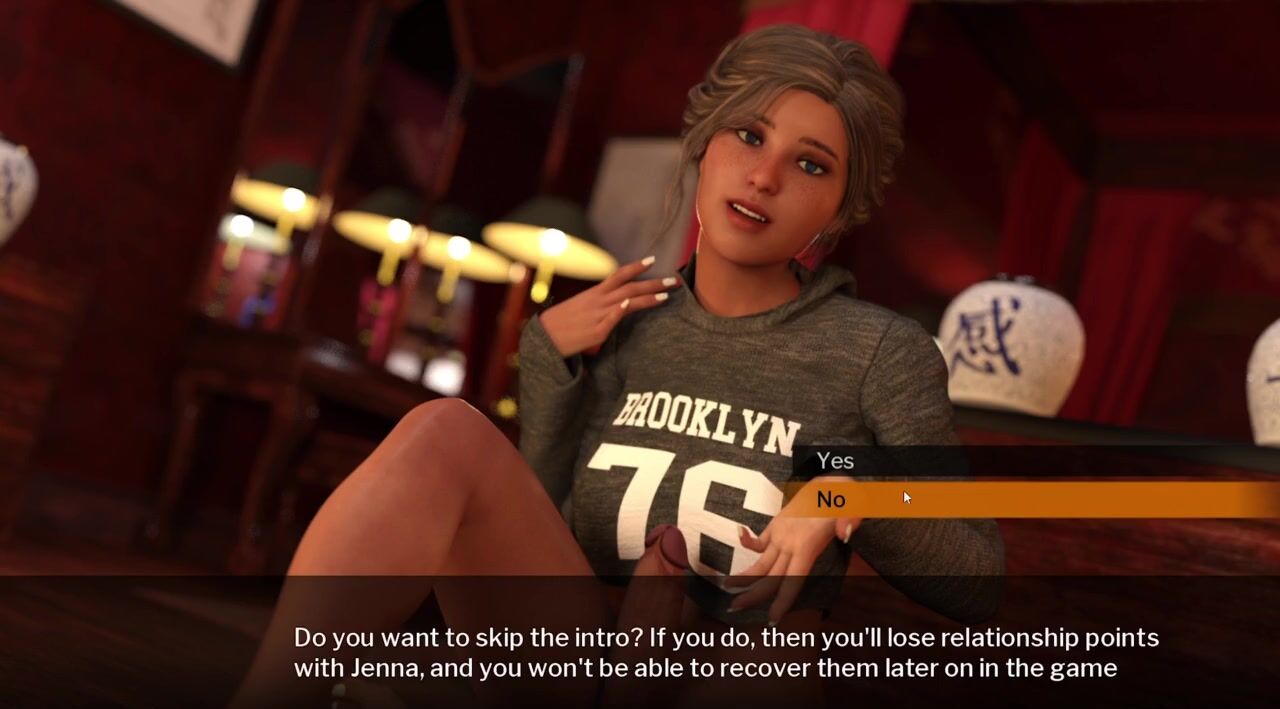The width and height of the screenshot is (1280, 709).
Task: Select the No dialogue option
Action: [831, 500]
